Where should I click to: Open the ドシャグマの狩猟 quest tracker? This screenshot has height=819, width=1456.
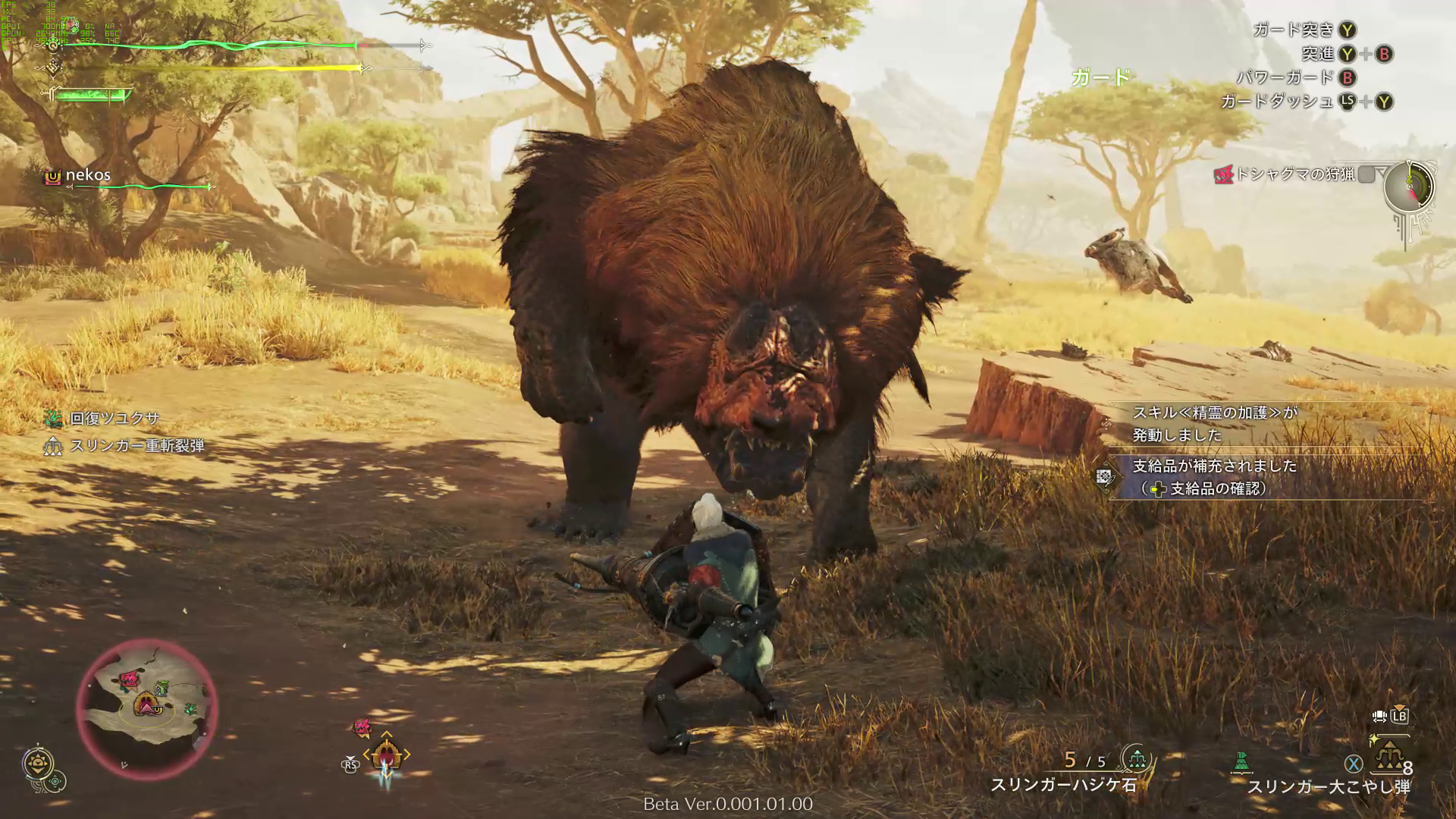click(x=1294, y=174)
